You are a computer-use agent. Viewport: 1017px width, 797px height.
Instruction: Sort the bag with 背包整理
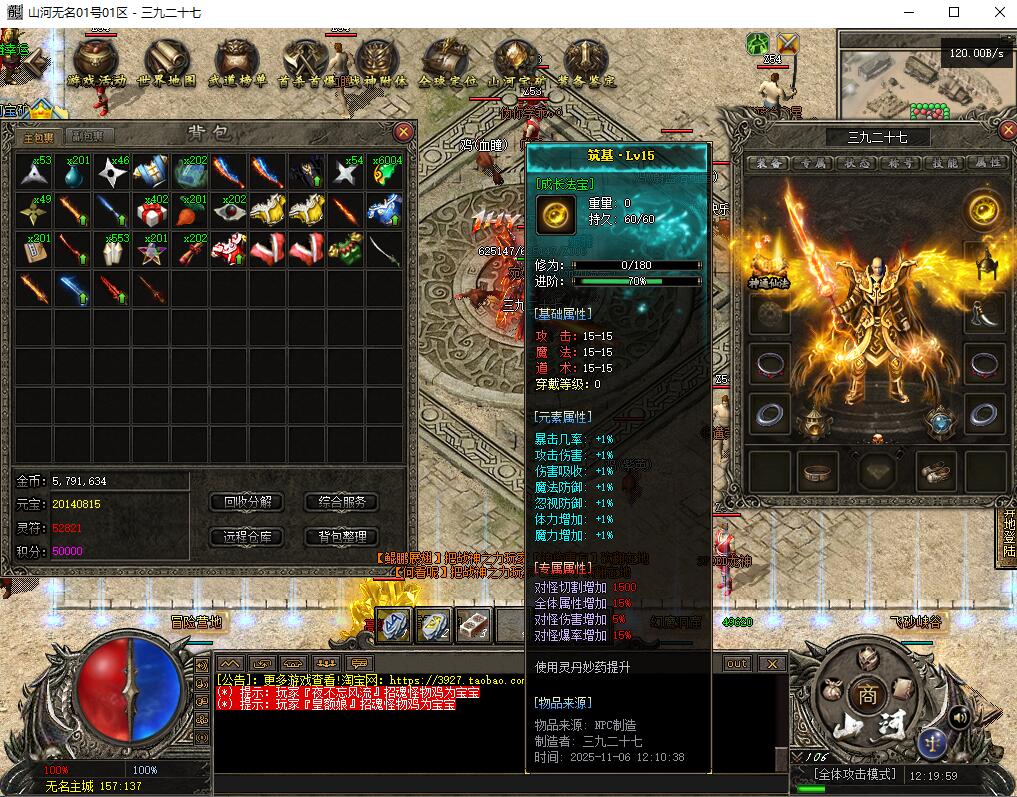[341, 537]
